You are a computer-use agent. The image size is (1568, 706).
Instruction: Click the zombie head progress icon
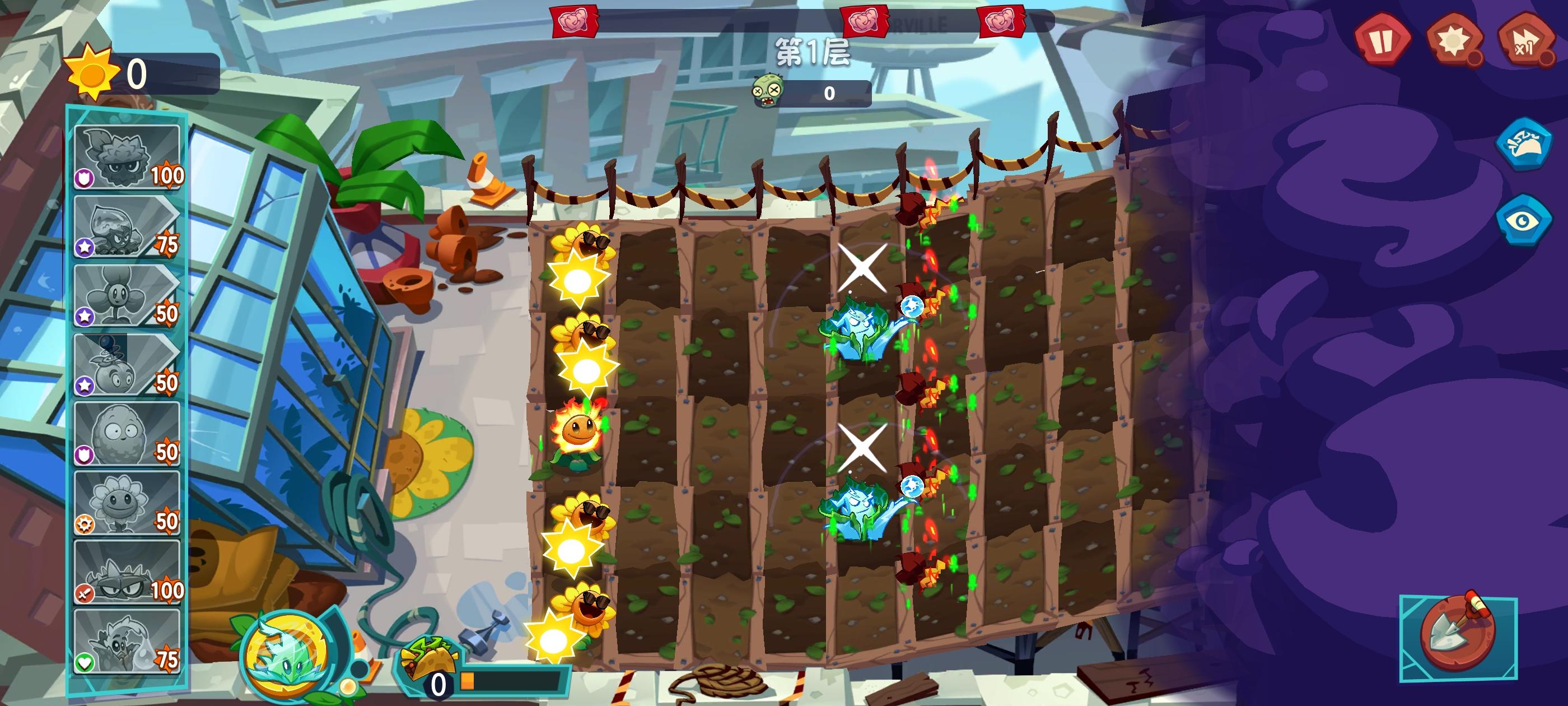[769, 89]
